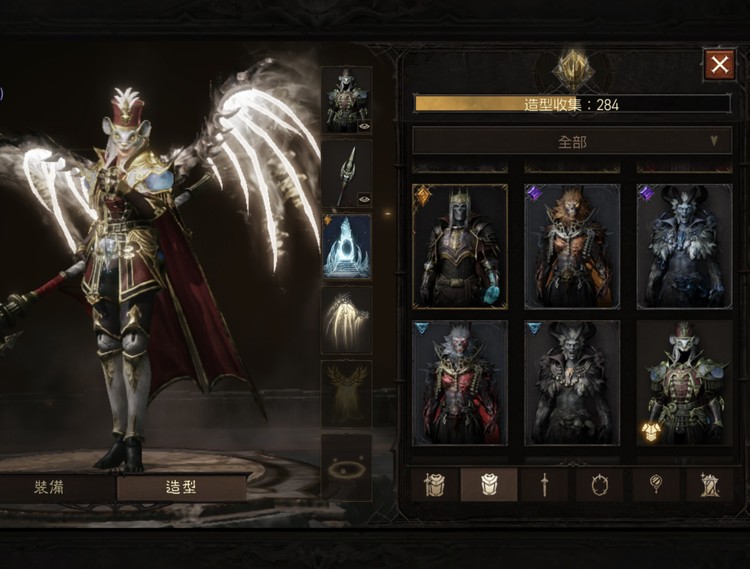
Task: Switch to the 裝備 tab
Action: click(x=56, y=488)
